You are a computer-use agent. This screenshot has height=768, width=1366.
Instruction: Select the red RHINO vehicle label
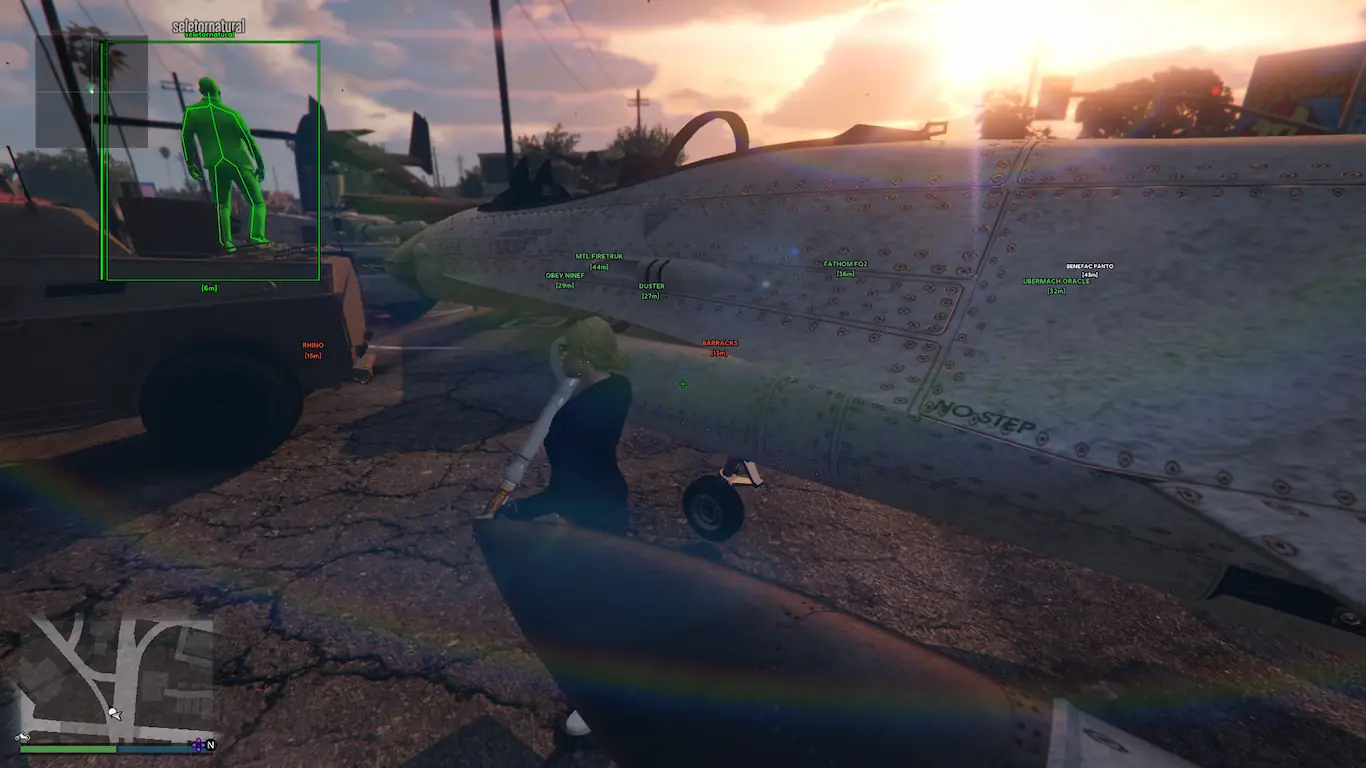click(313, 346)
